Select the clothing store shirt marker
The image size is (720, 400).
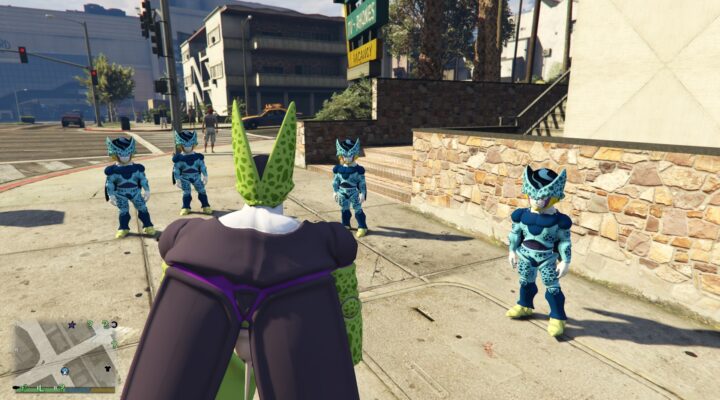[x=108, y=367]
